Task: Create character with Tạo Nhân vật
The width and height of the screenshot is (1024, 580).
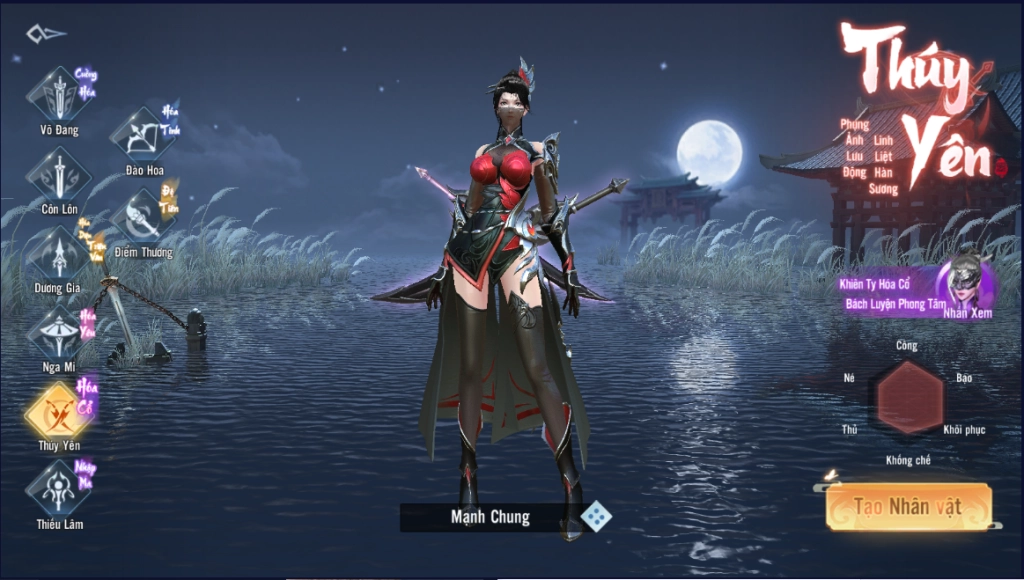Action: [x=908, y=507]
